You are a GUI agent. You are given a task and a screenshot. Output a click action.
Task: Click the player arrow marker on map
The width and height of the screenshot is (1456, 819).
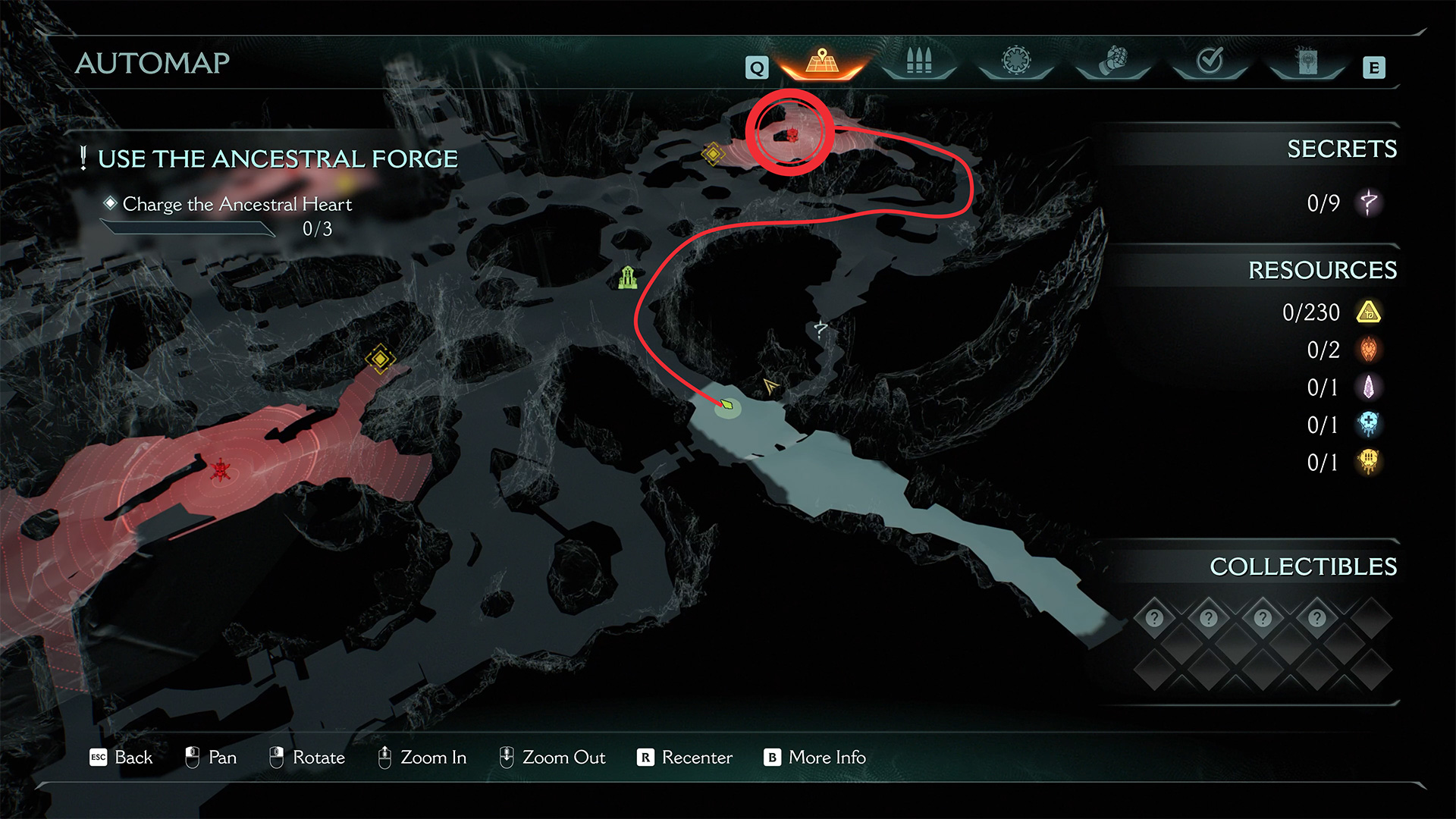[770, 386]
